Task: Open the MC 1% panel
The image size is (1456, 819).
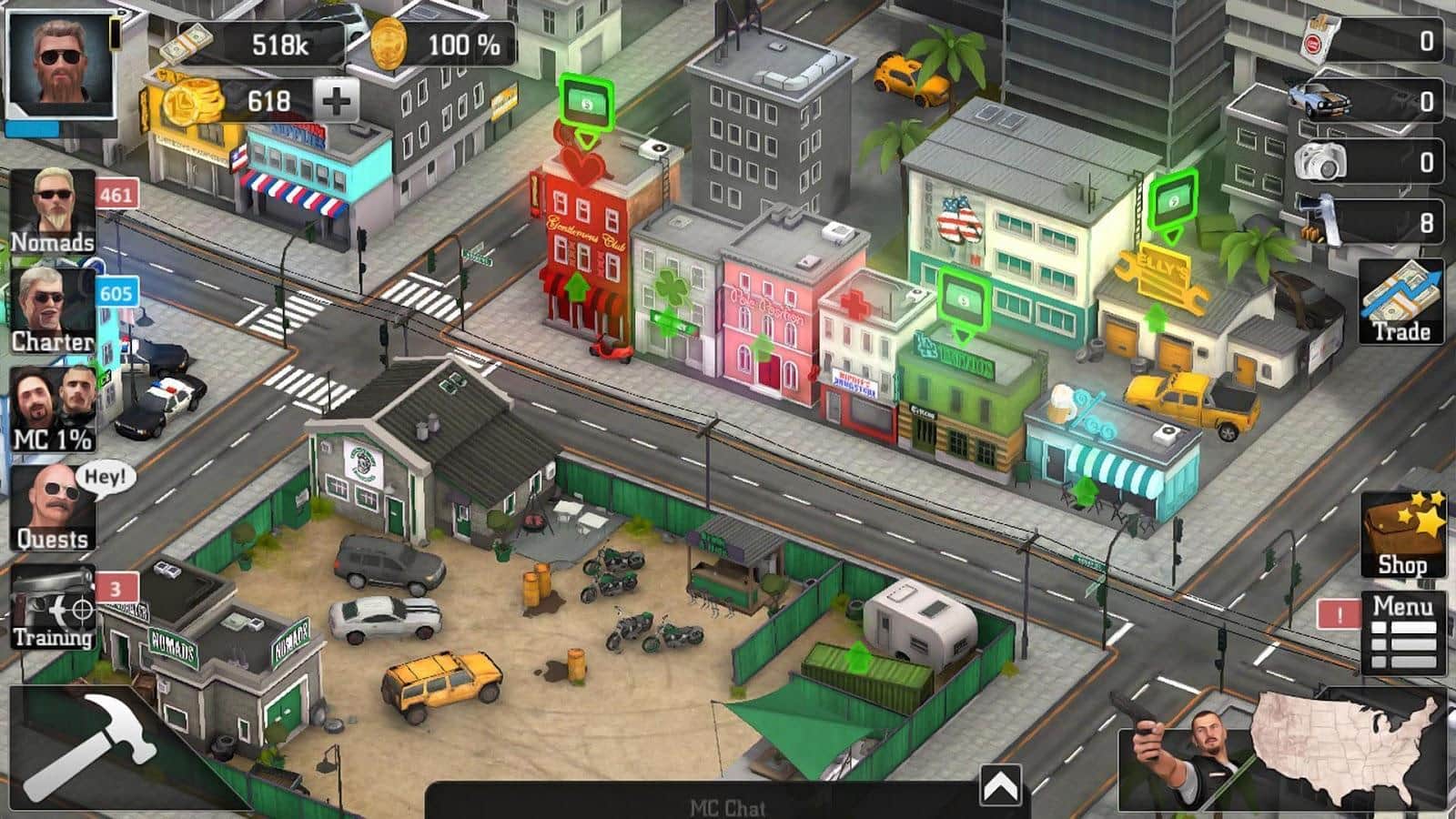Action: tap(53, 409)
